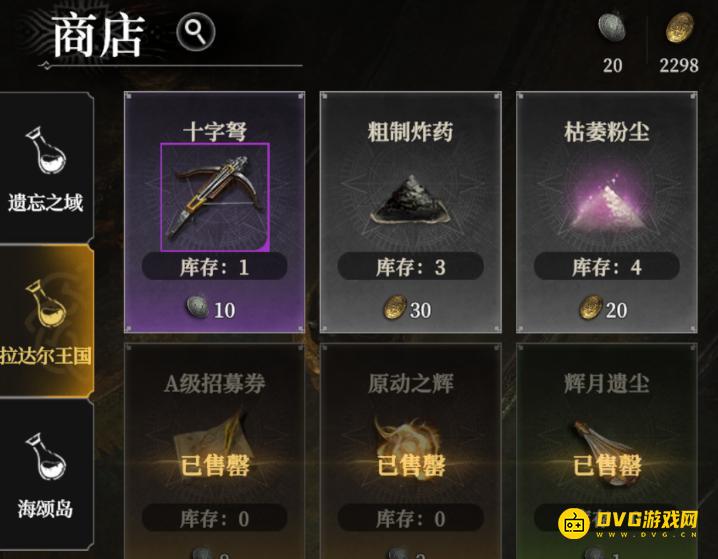
Task: Click the sold-out A级招募券 card
Action: click(x=214, y=440)
